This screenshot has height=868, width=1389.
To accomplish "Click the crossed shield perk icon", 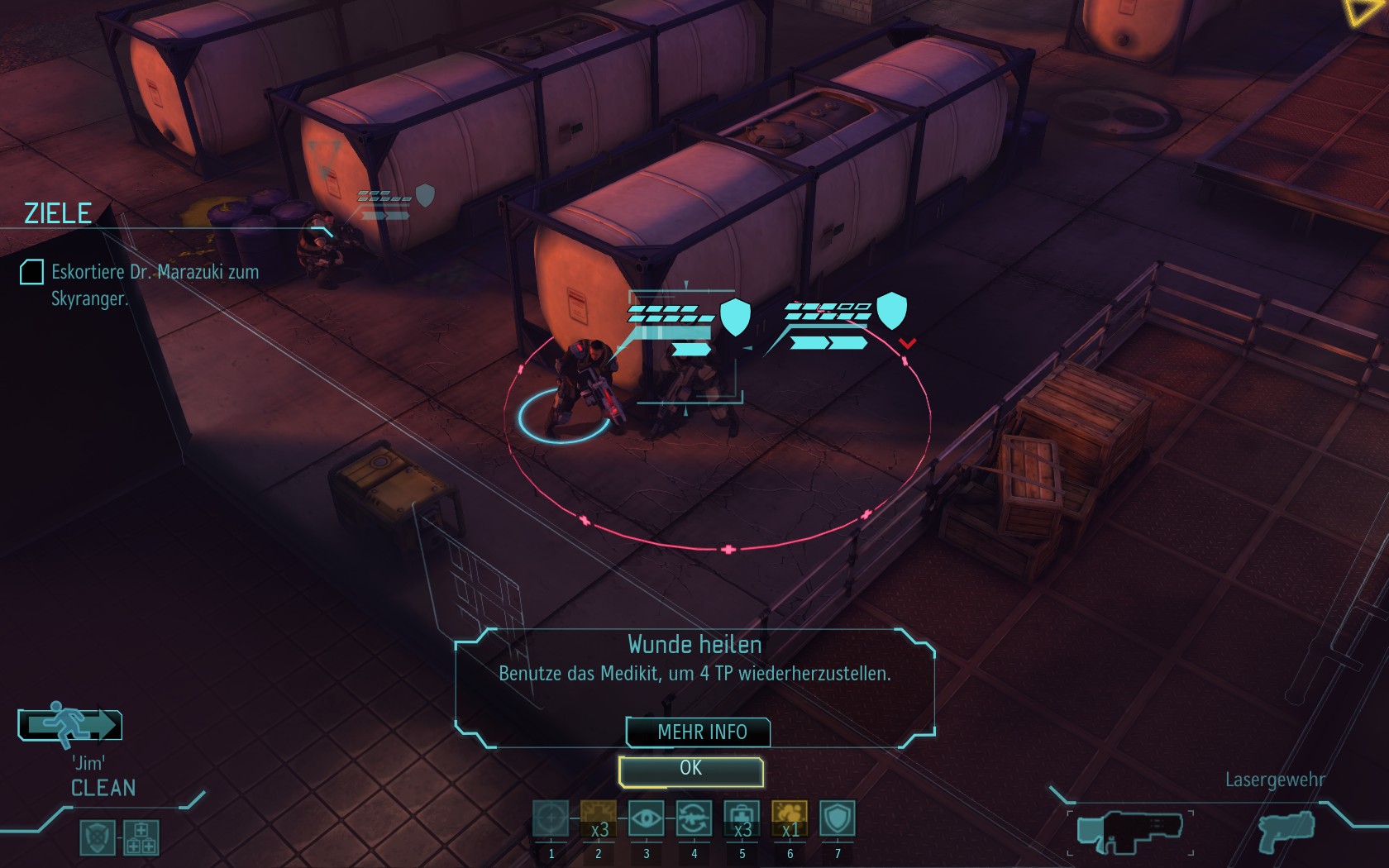I will (98, 837).
